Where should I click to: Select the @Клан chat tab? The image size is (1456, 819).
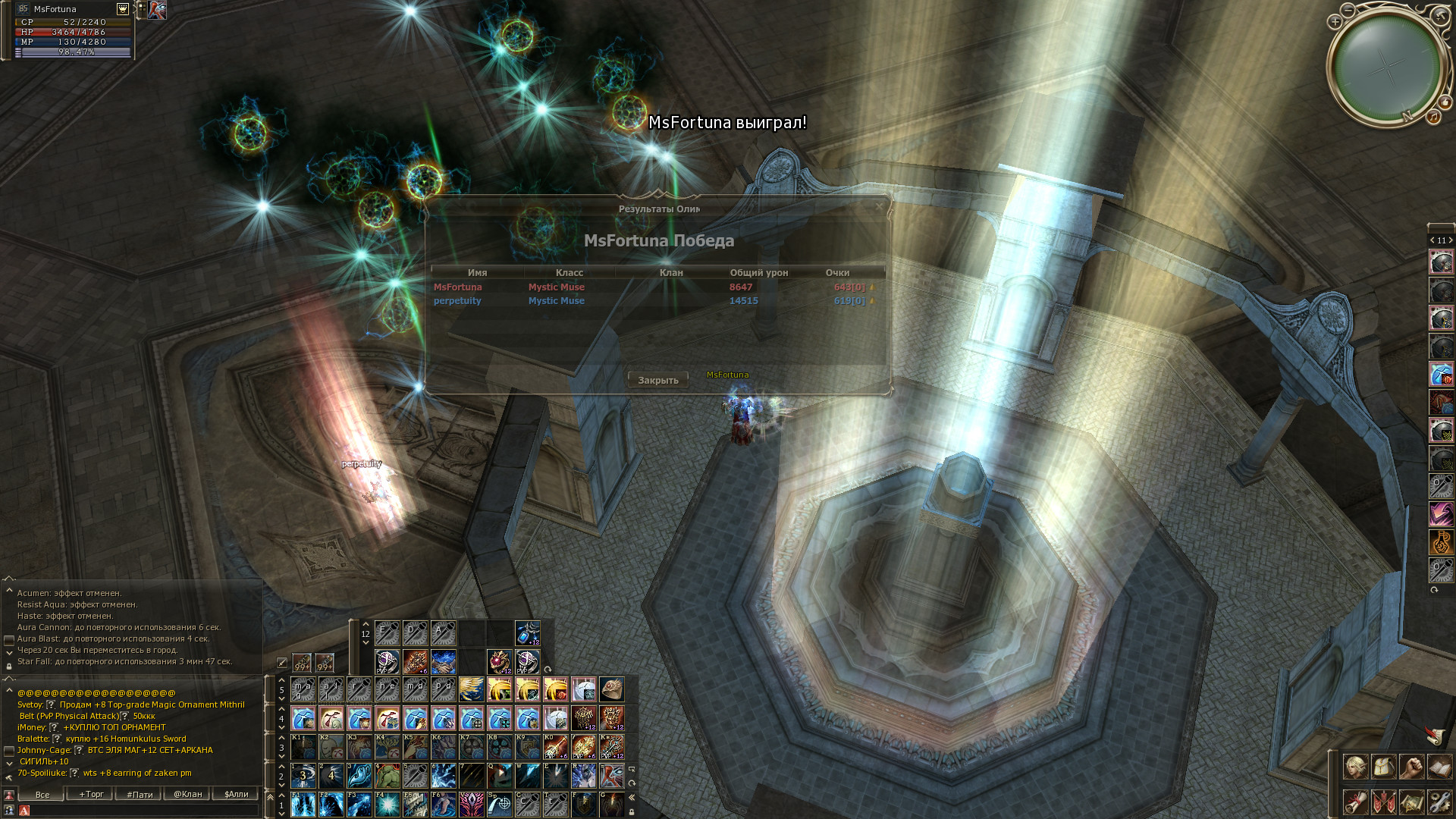point(187,794)
